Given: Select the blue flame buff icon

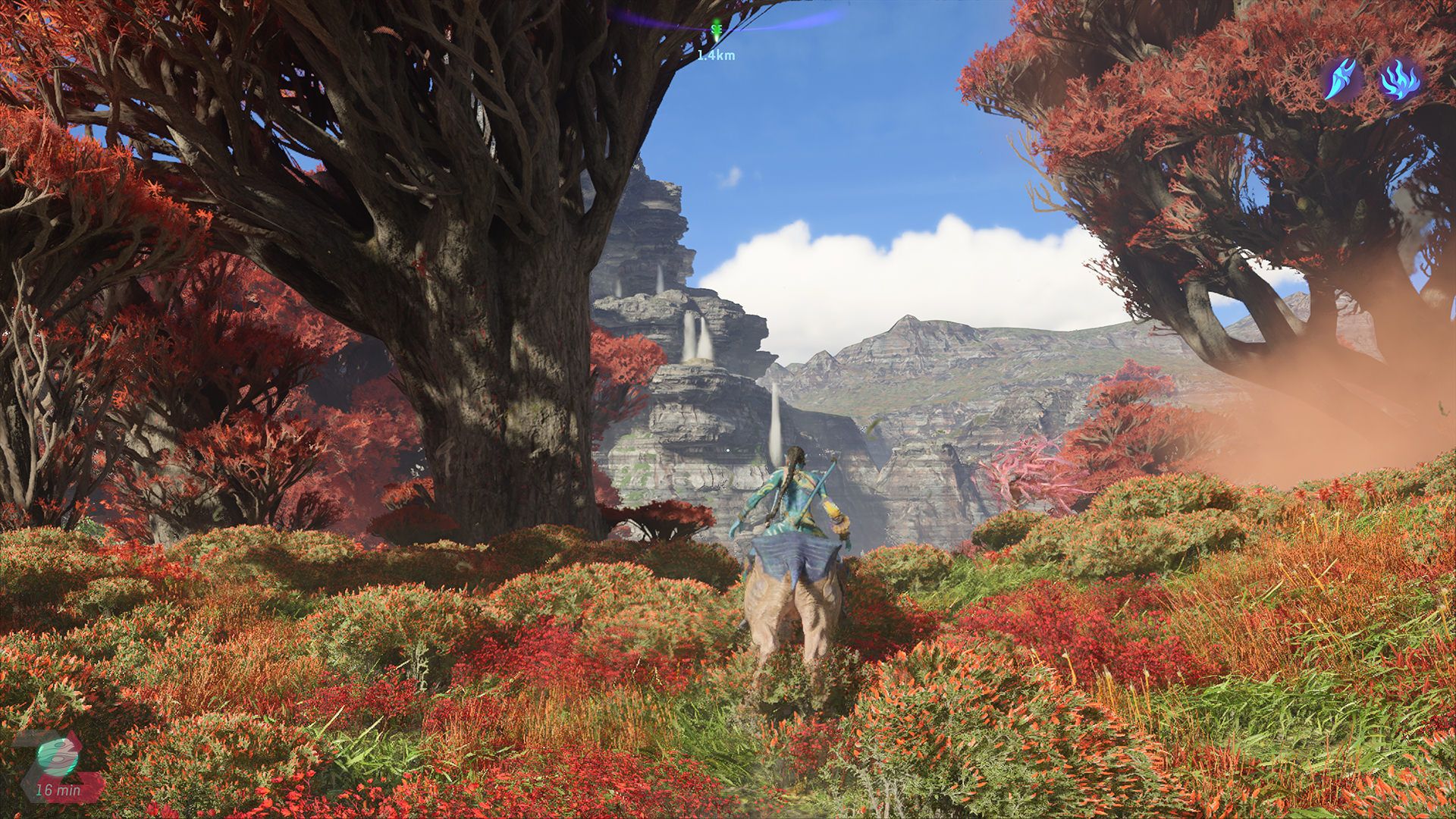Looking at the screenshot, I should coord(1400,80).
